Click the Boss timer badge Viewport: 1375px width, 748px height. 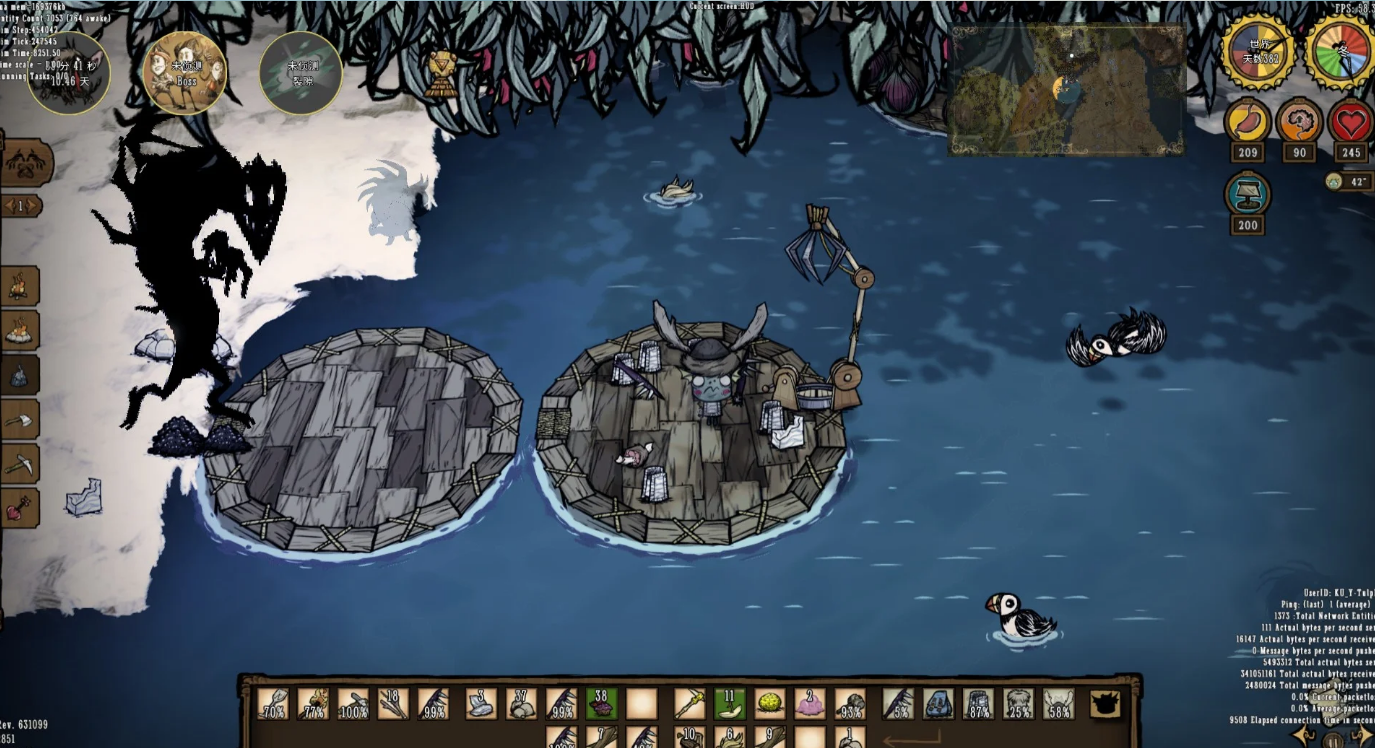point(184,72)
